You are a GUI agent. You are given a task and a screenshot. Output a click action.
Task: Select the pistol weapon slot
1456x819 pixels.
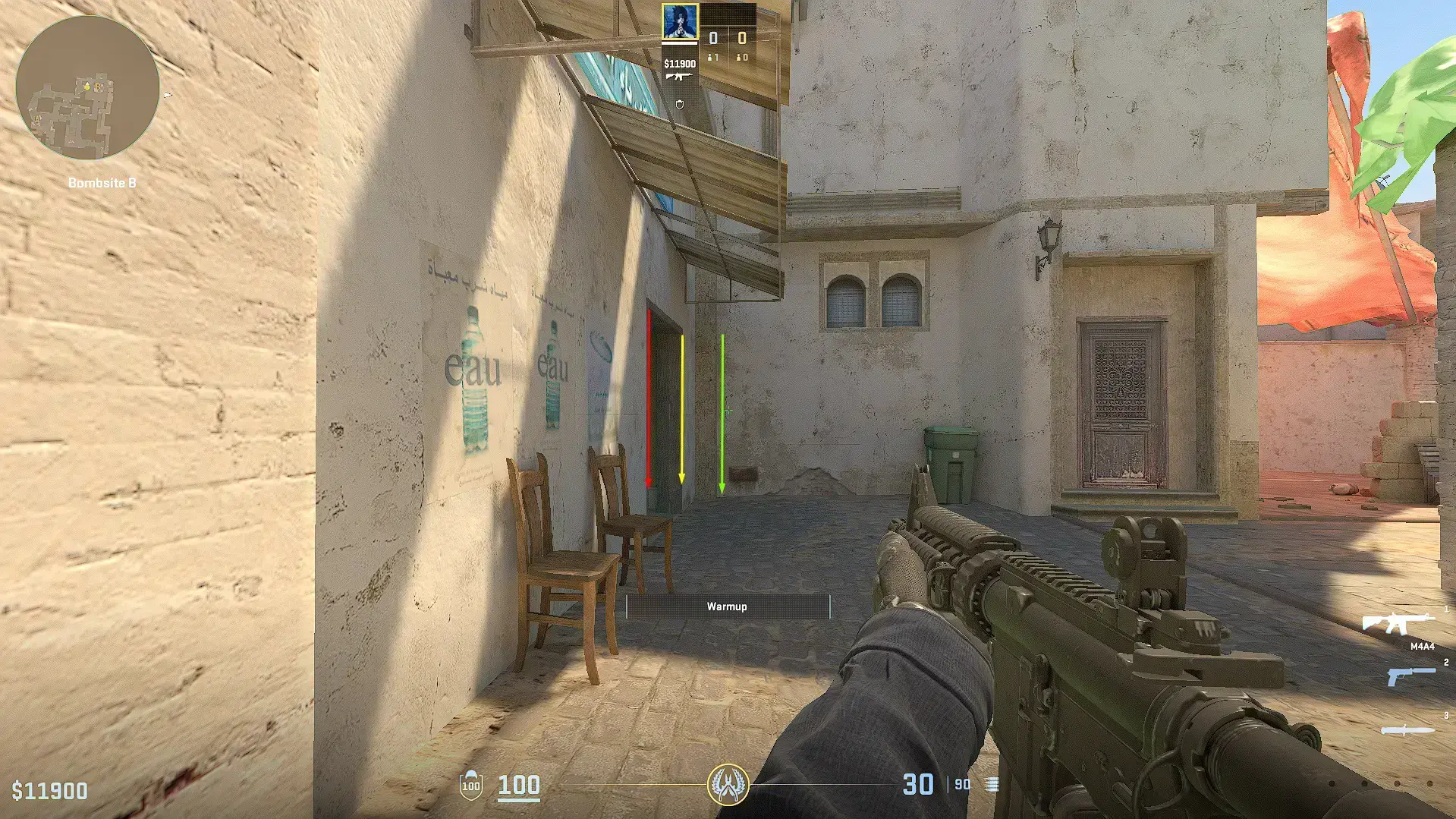tap(1410, 675)
